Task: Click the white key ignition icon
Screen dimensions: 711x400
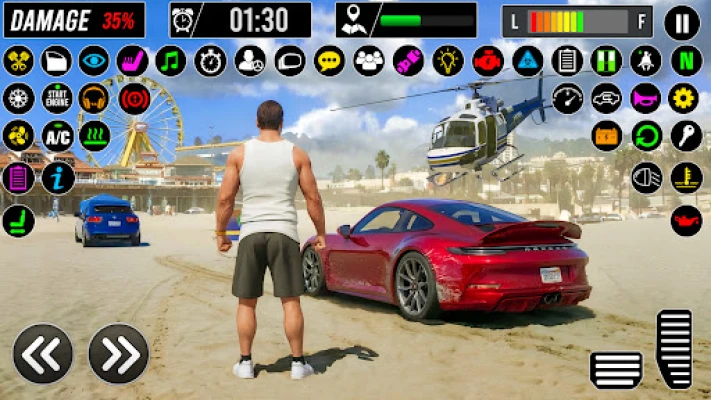Action: [686, 135]
